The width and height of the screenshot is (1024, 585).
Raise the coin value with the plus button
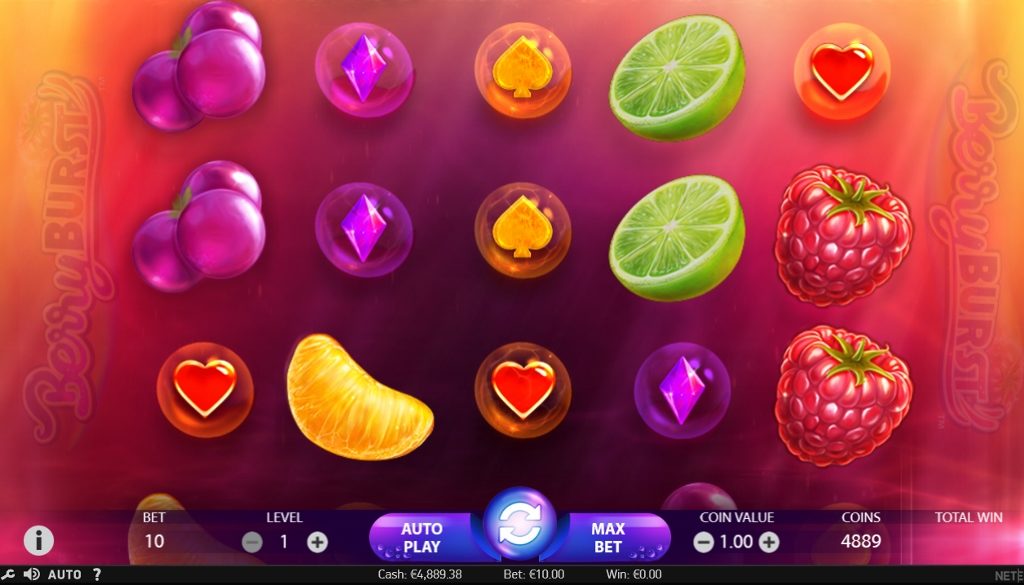point(768,542)
